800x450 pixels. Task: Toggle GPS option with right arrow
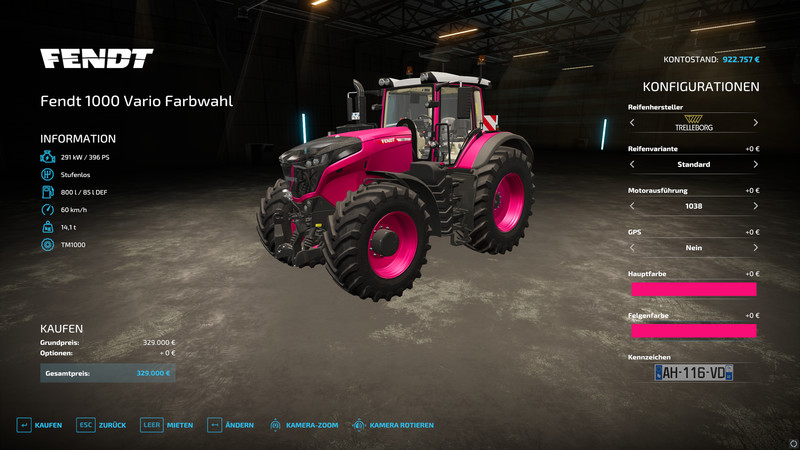(755, 248)
